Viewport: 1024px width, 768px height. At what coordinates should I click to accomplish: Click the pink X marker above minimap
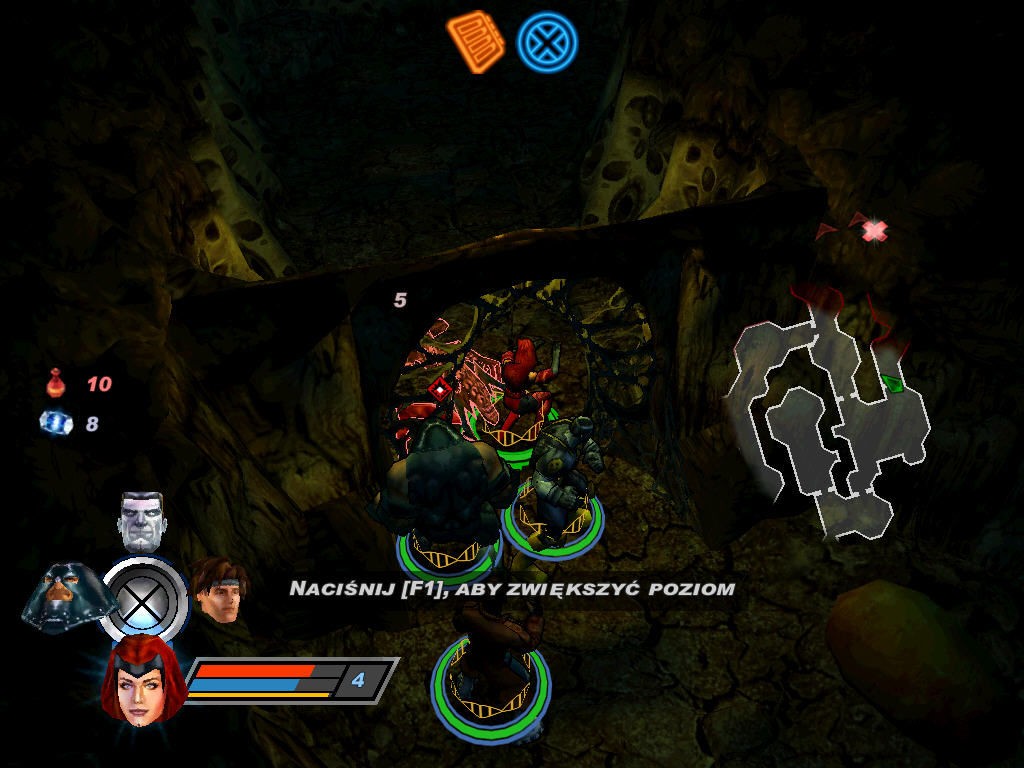pyautogui.click(x=875, y=231)
